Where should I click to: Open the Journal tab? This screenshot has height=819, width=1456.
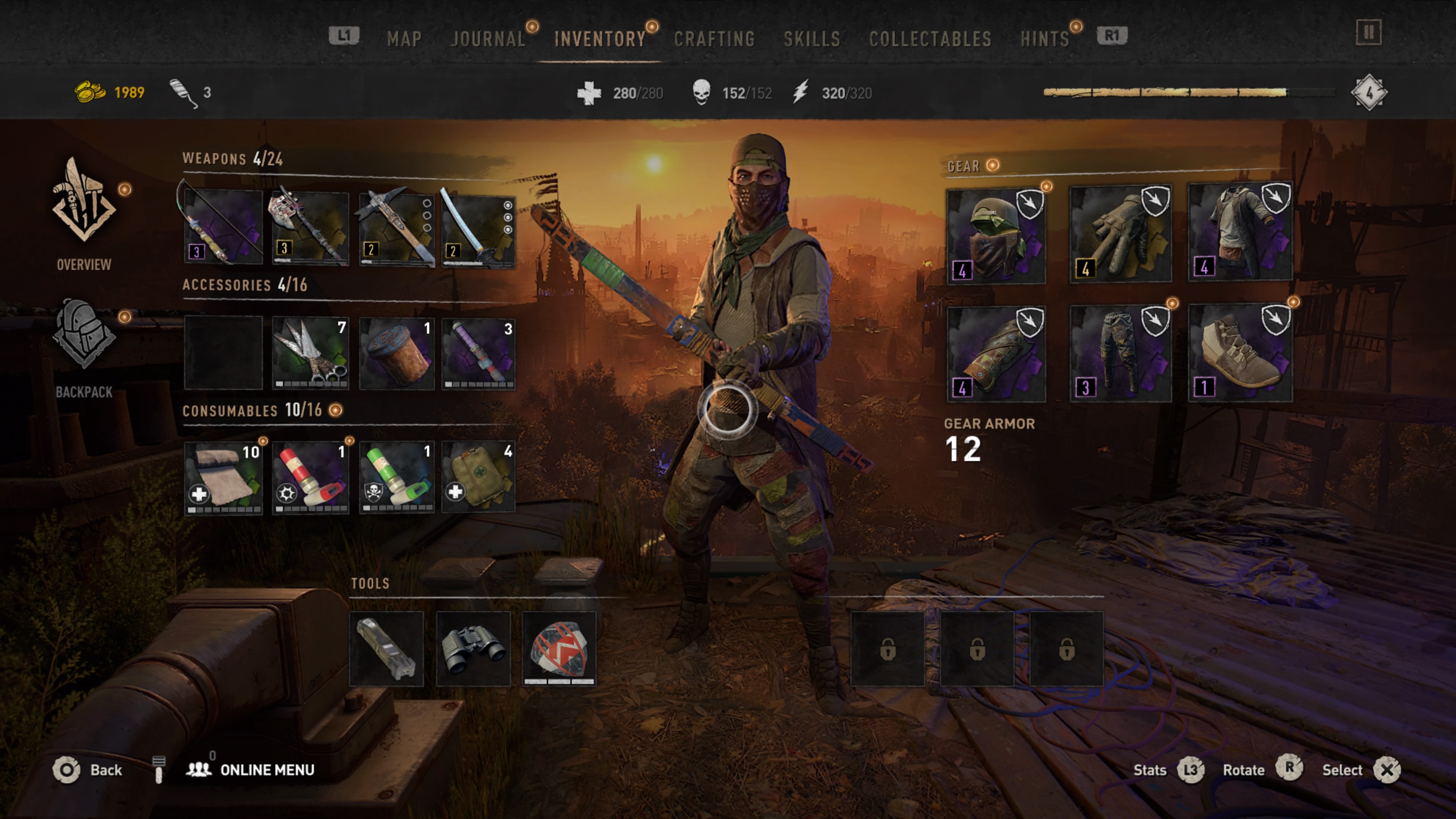488,39
